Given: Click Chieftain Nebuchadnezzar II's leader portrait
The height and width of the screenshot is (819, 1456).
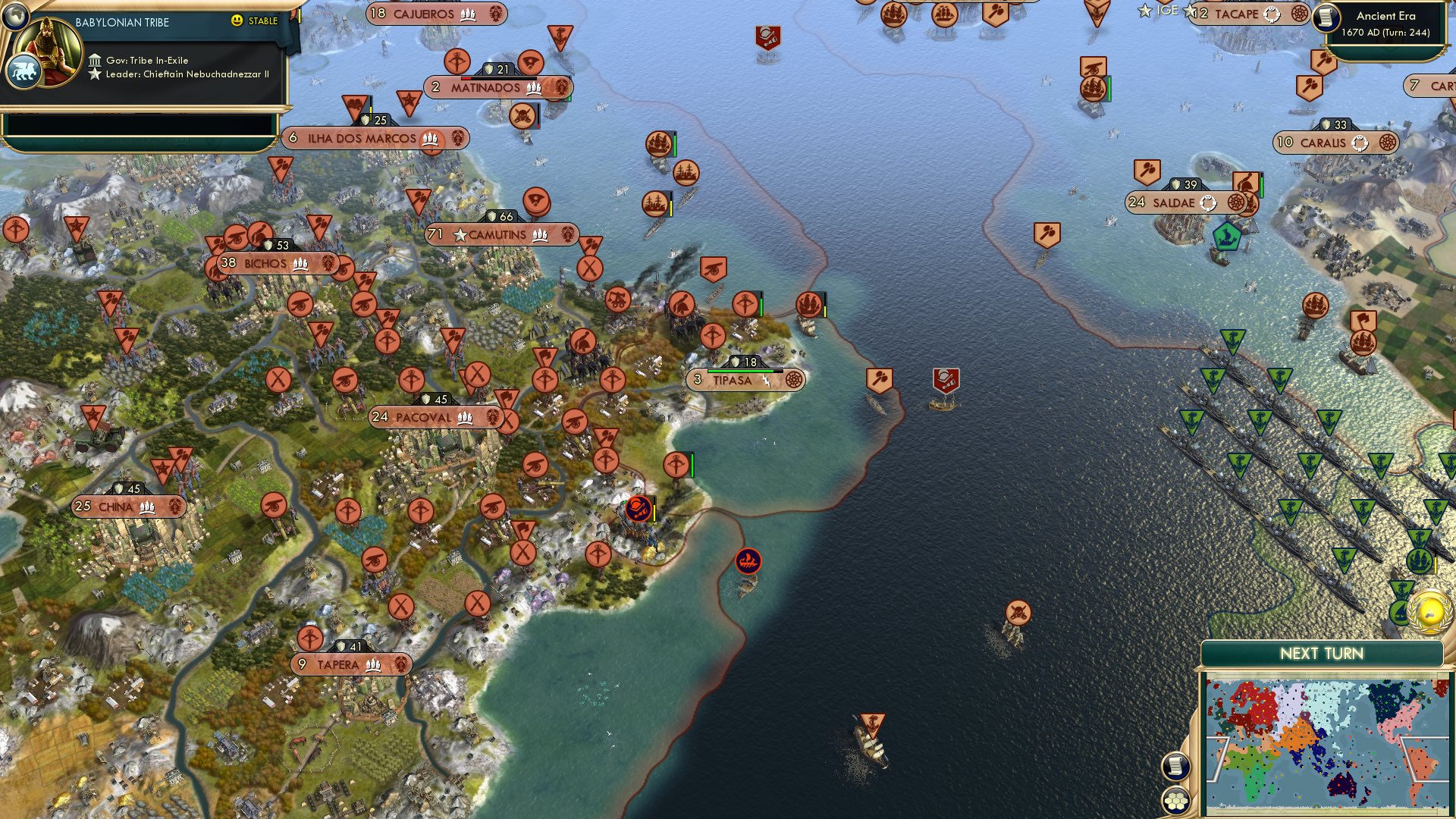Looking at the screenshot, I should click(x=47, y=47).
